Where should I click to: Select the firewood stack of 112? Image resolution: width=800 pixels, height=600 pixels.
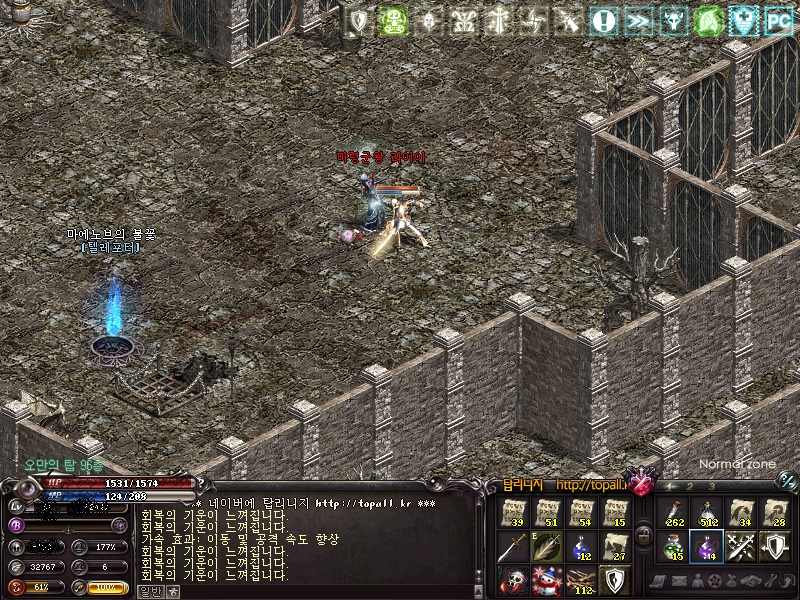tap(582, 580)
